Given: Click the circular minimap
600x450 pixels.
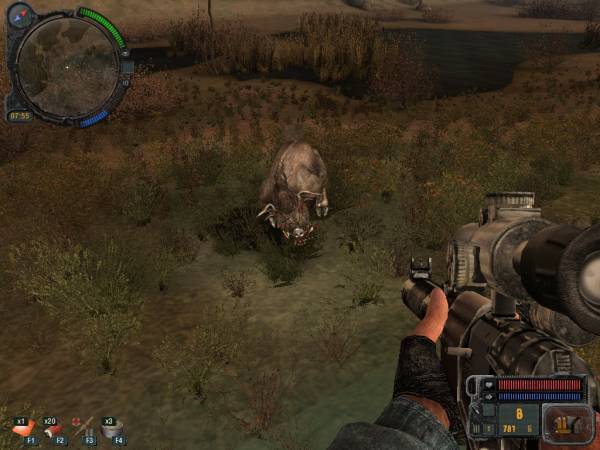Looking at the screenshot, I should click(x=67, y=67).
